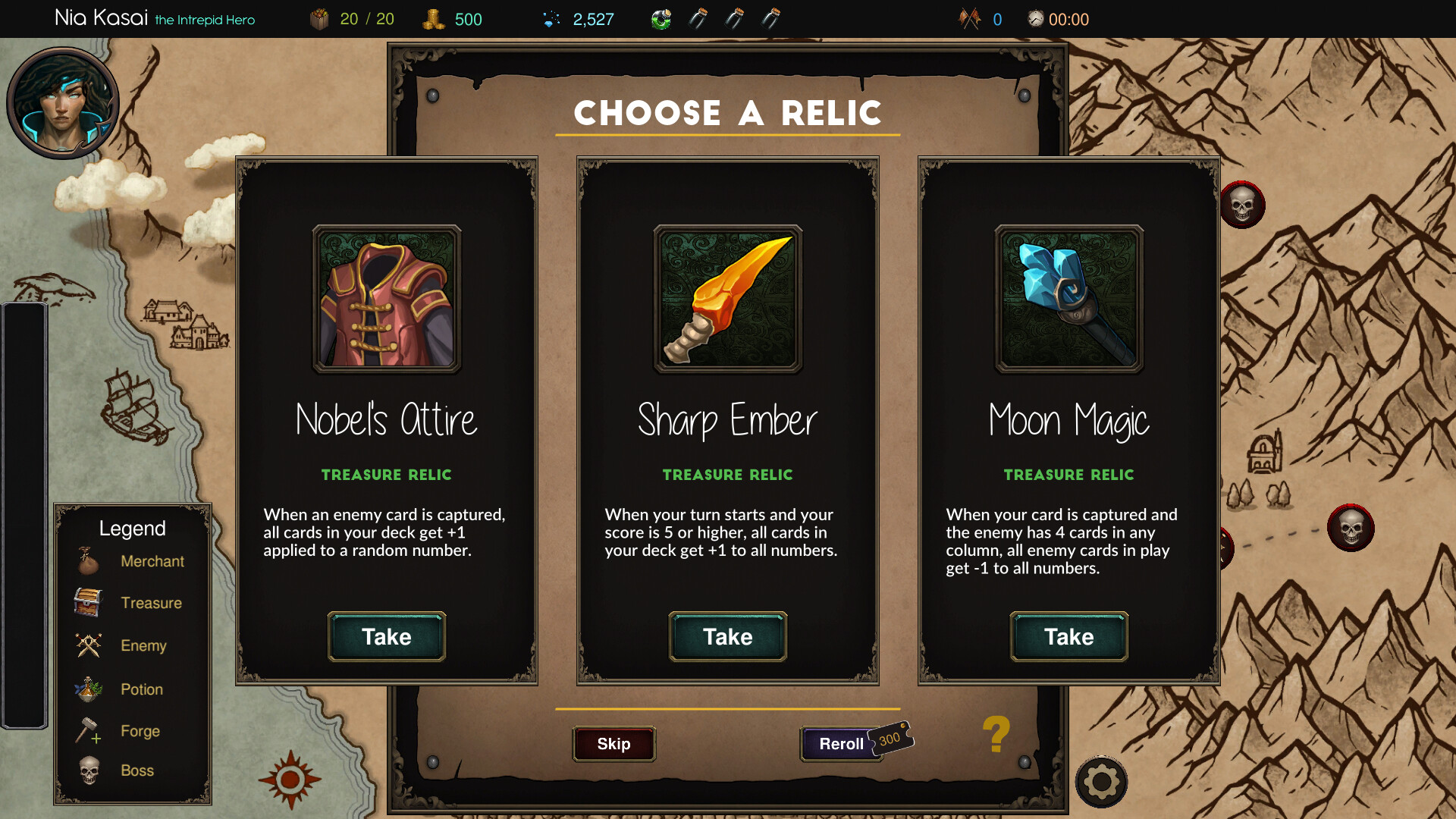Click the question mark help icon
The image size is (1456, 819).
coord(996,737)
